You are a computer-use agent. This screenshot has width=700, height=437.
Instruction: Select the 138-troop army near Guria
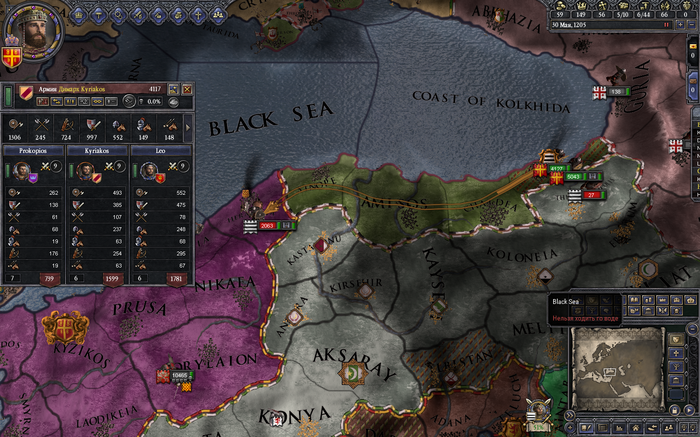615,91
